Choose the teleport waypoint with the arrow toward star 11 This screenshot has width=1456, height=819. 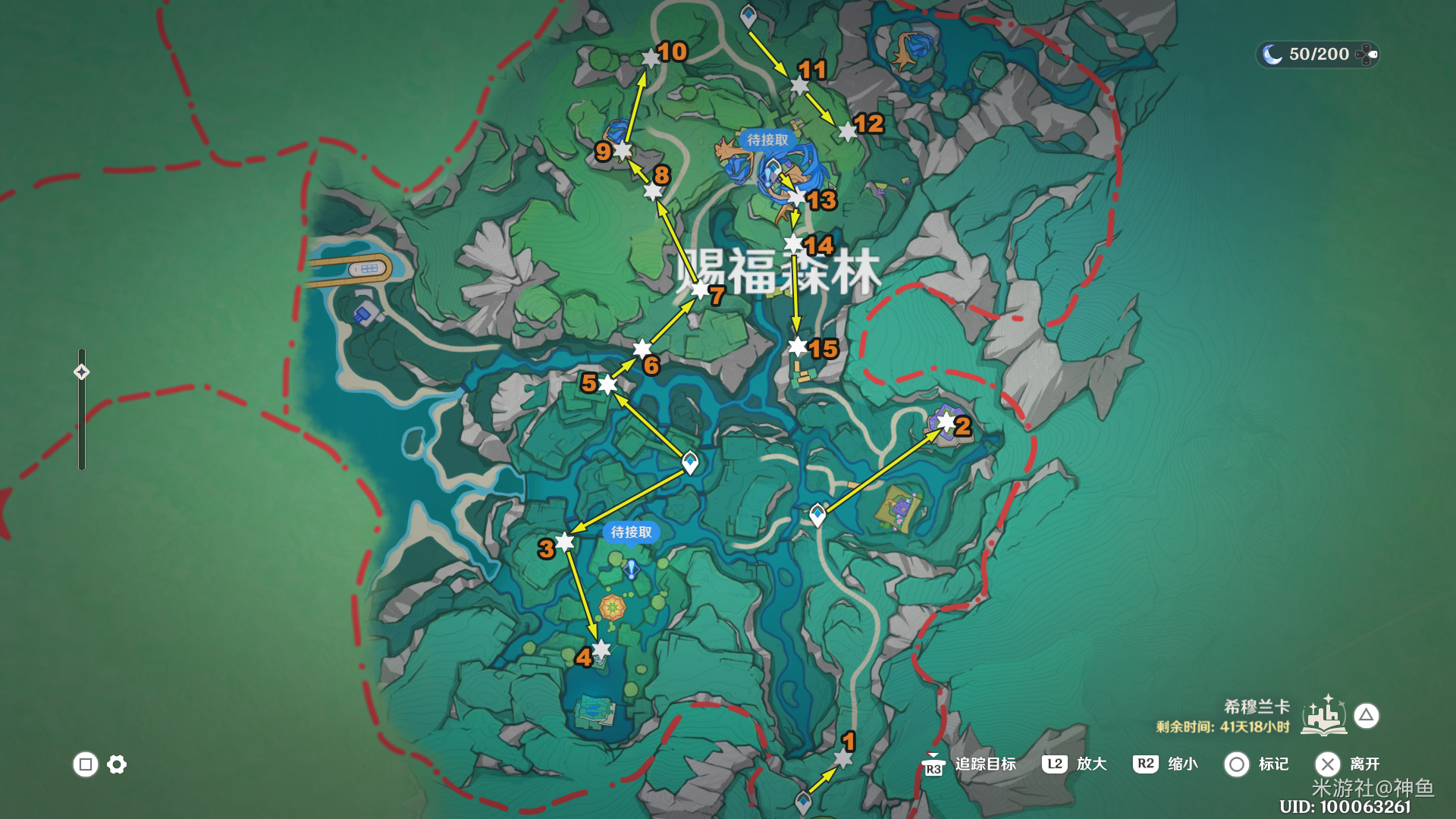coord(748,15)
